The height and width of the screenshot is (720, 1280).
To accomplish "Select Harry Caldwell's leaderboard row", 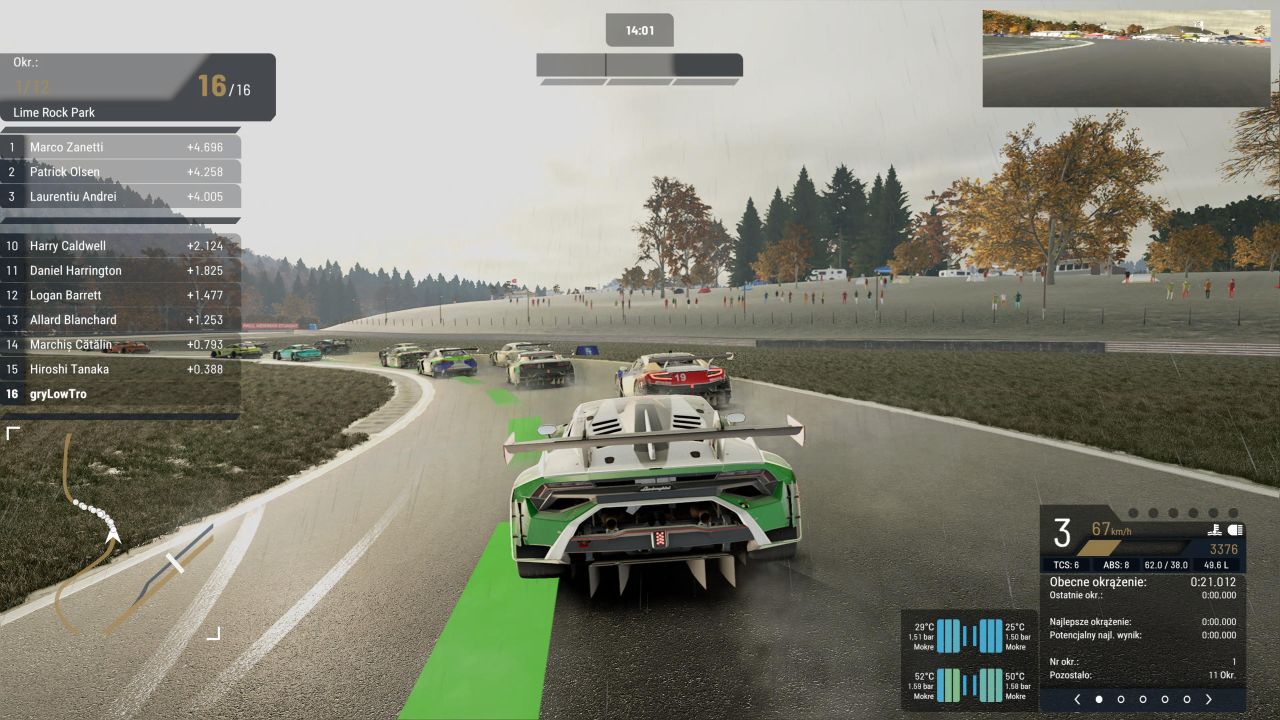I will tap(120, 246).
